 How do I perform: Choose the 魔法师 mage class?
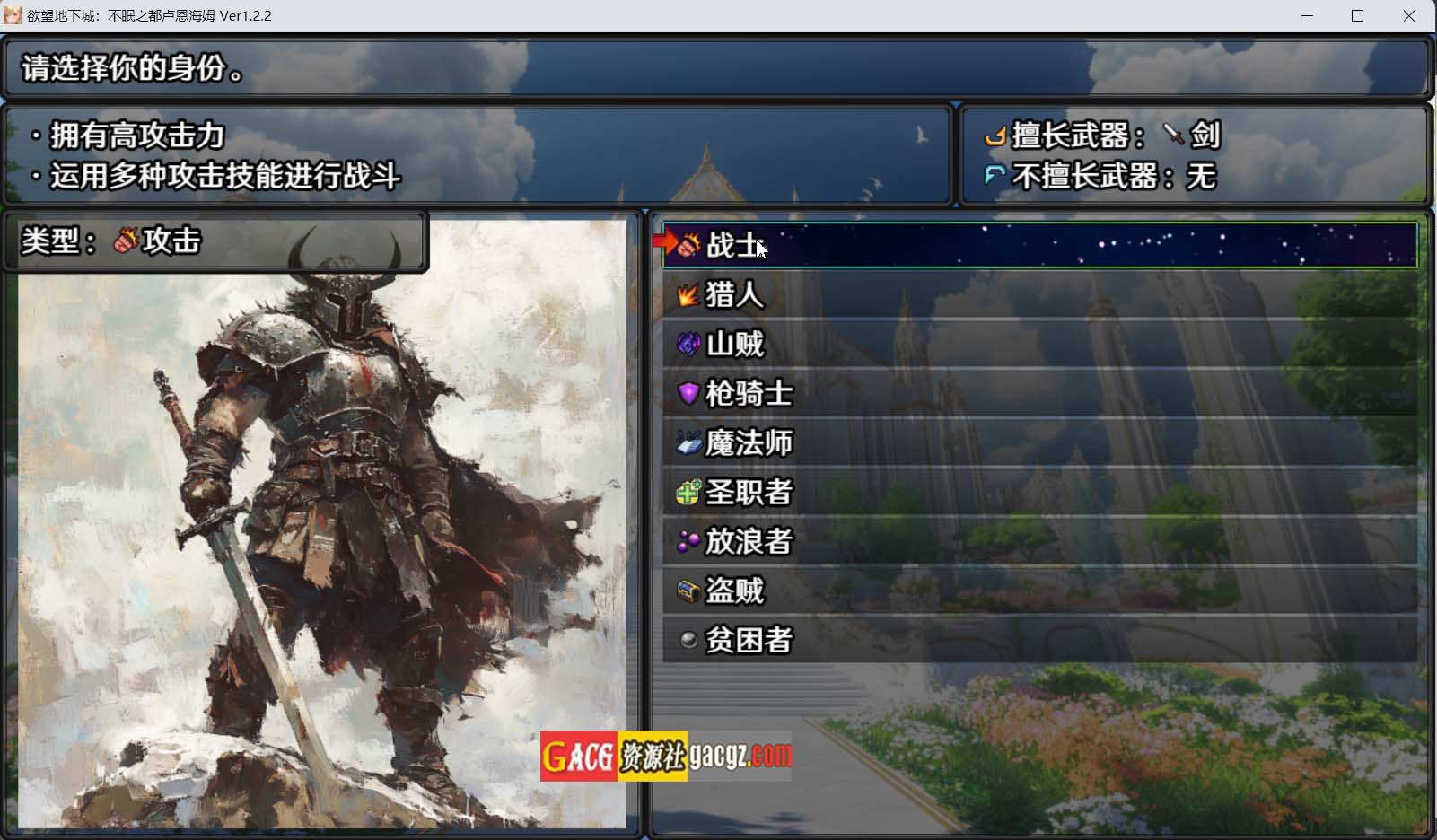[1039, 442]
